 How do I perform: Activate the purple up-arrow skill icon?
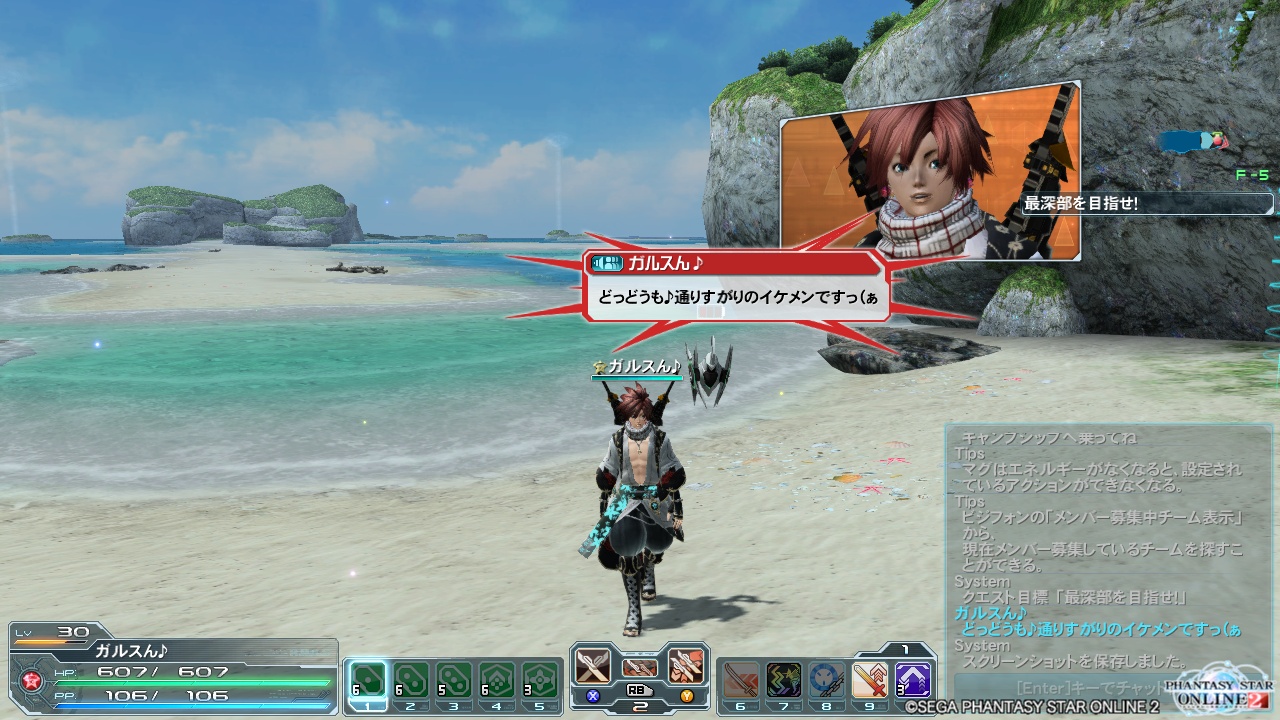(913, 680)
